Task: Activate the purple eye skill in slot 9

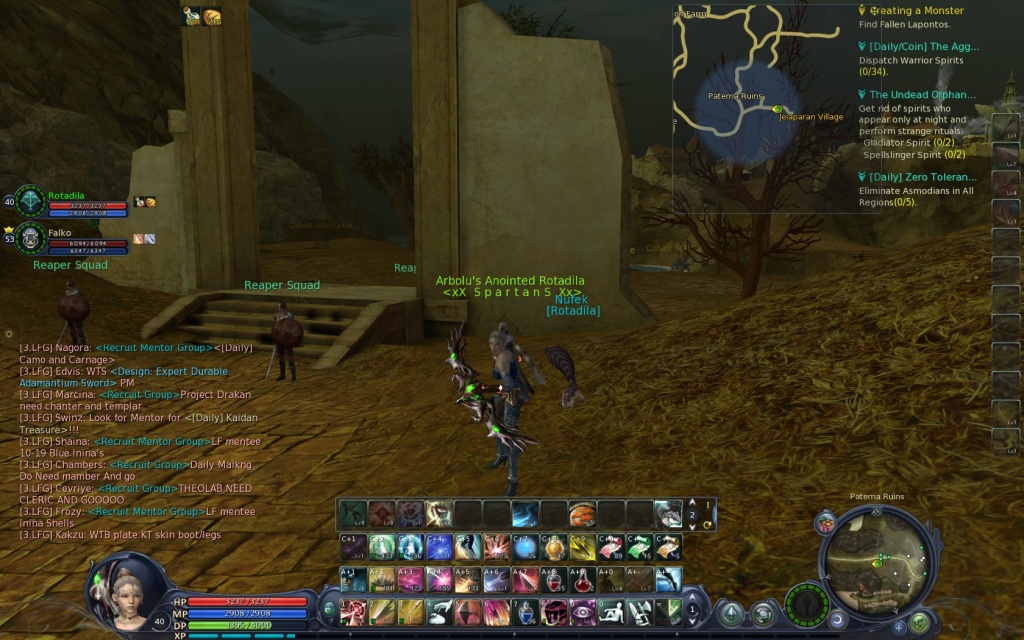Action: point(583,610)
